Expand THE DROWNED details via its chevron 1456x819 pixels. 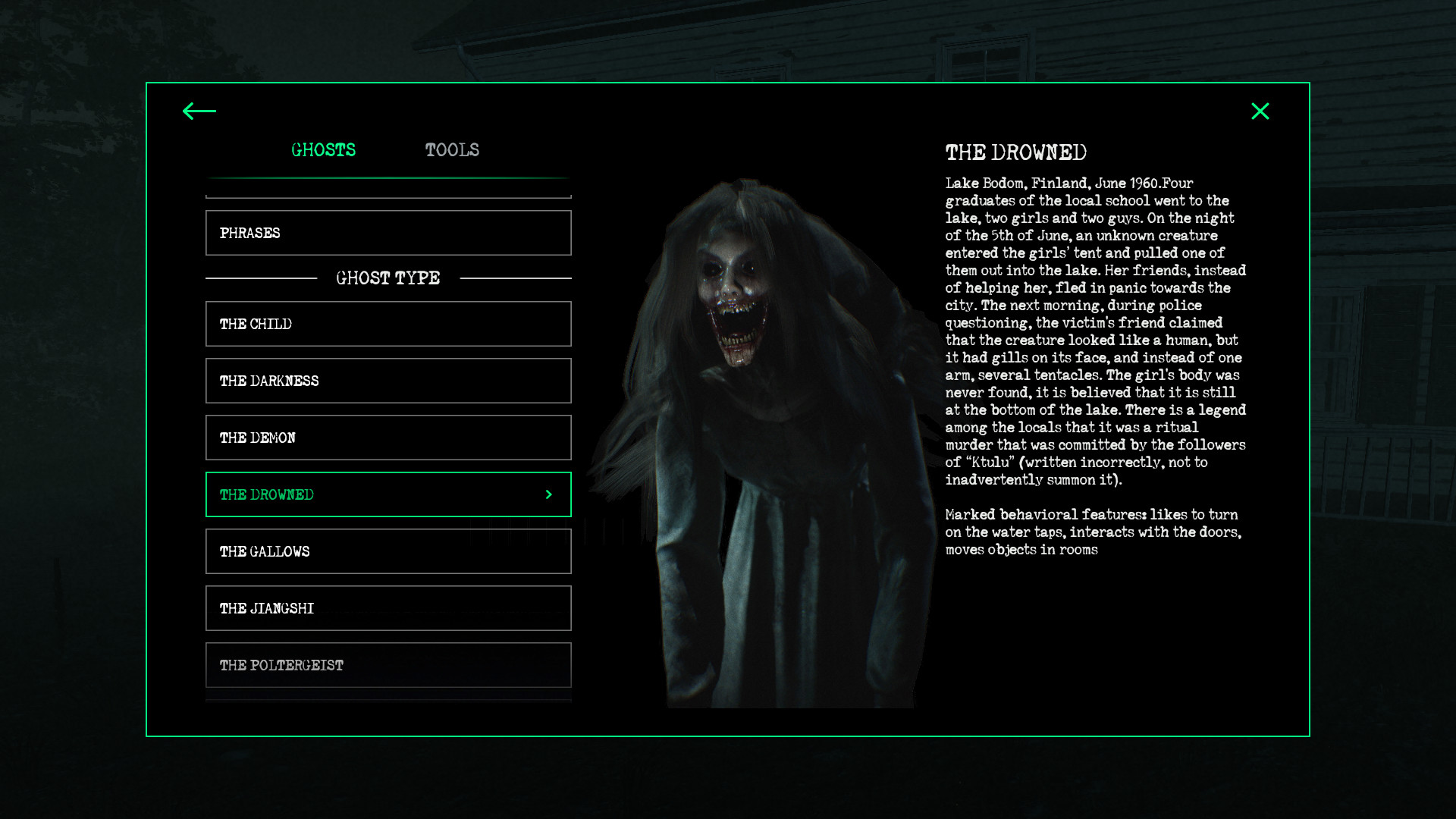click(548, 494)
